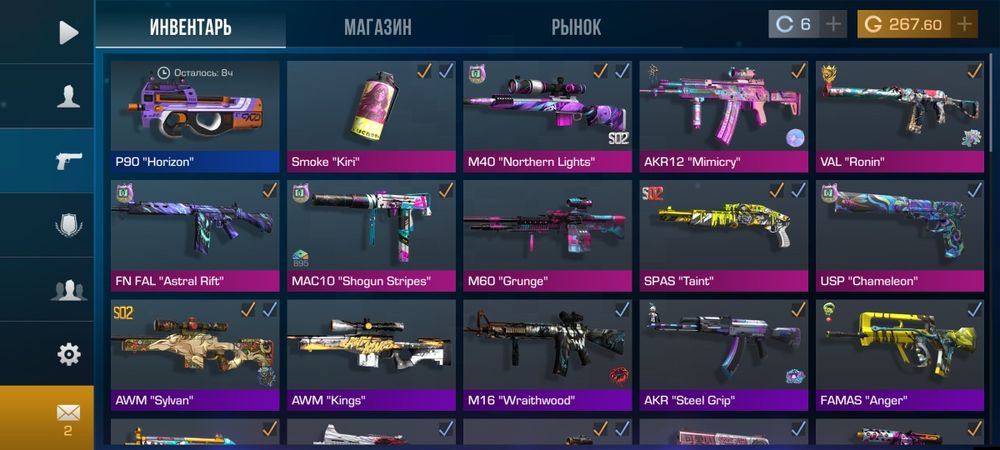The image size is (1000, 450).
Task: Add more silver currency with plus button
Action: pyautogui.click(x=835, y=24)
